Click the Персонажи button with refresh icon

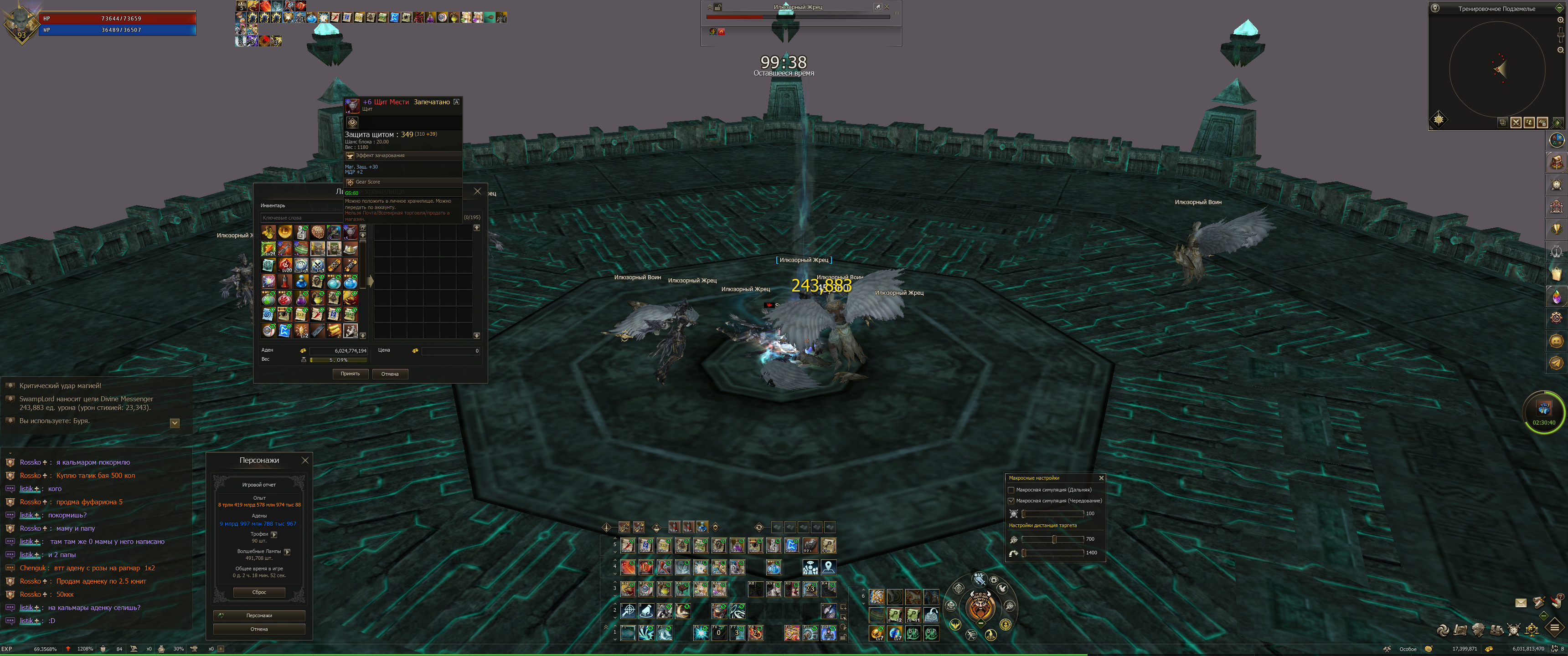pos(259,615)
